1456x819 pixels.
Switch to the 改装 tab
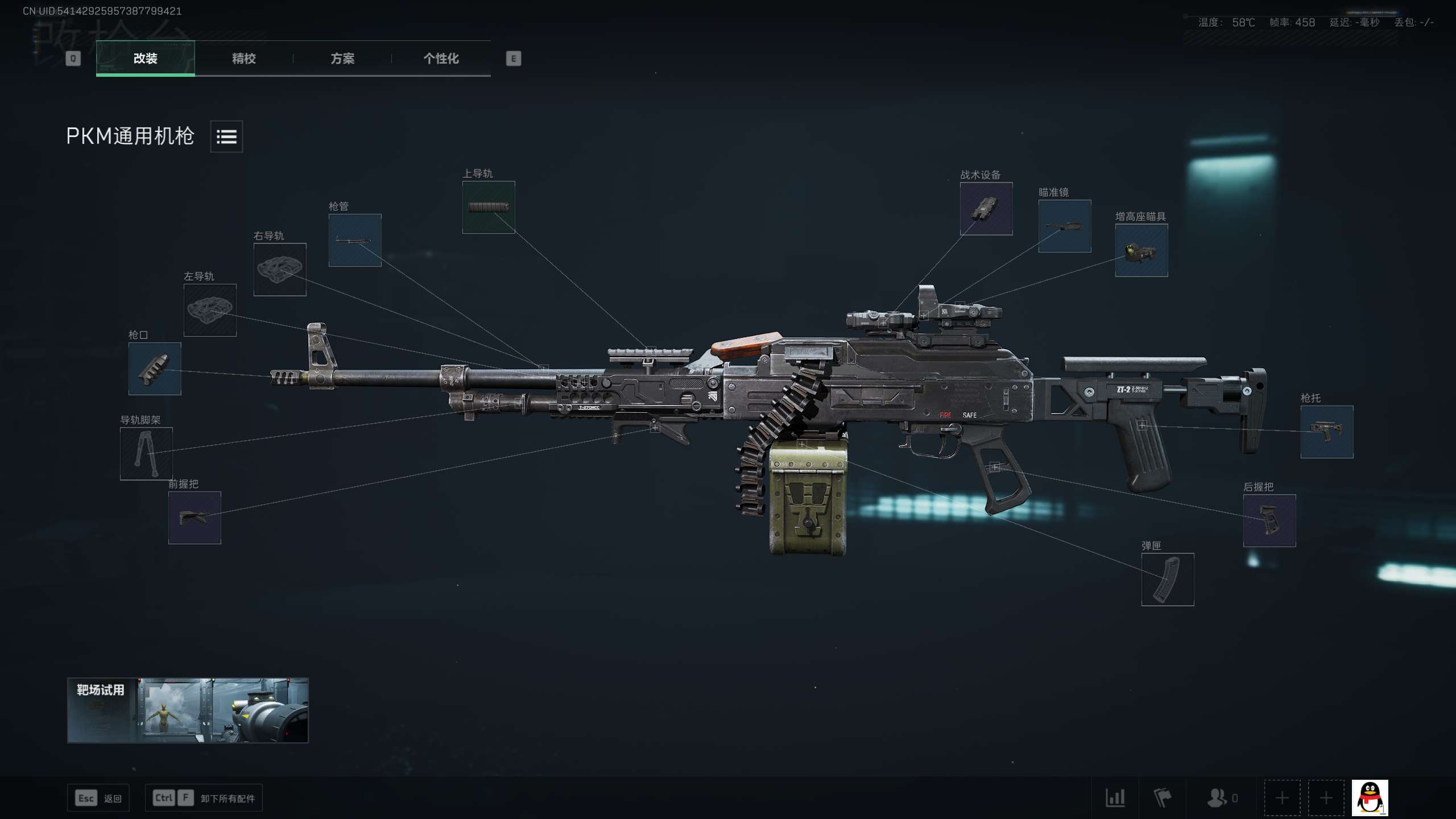coord(145,58)
